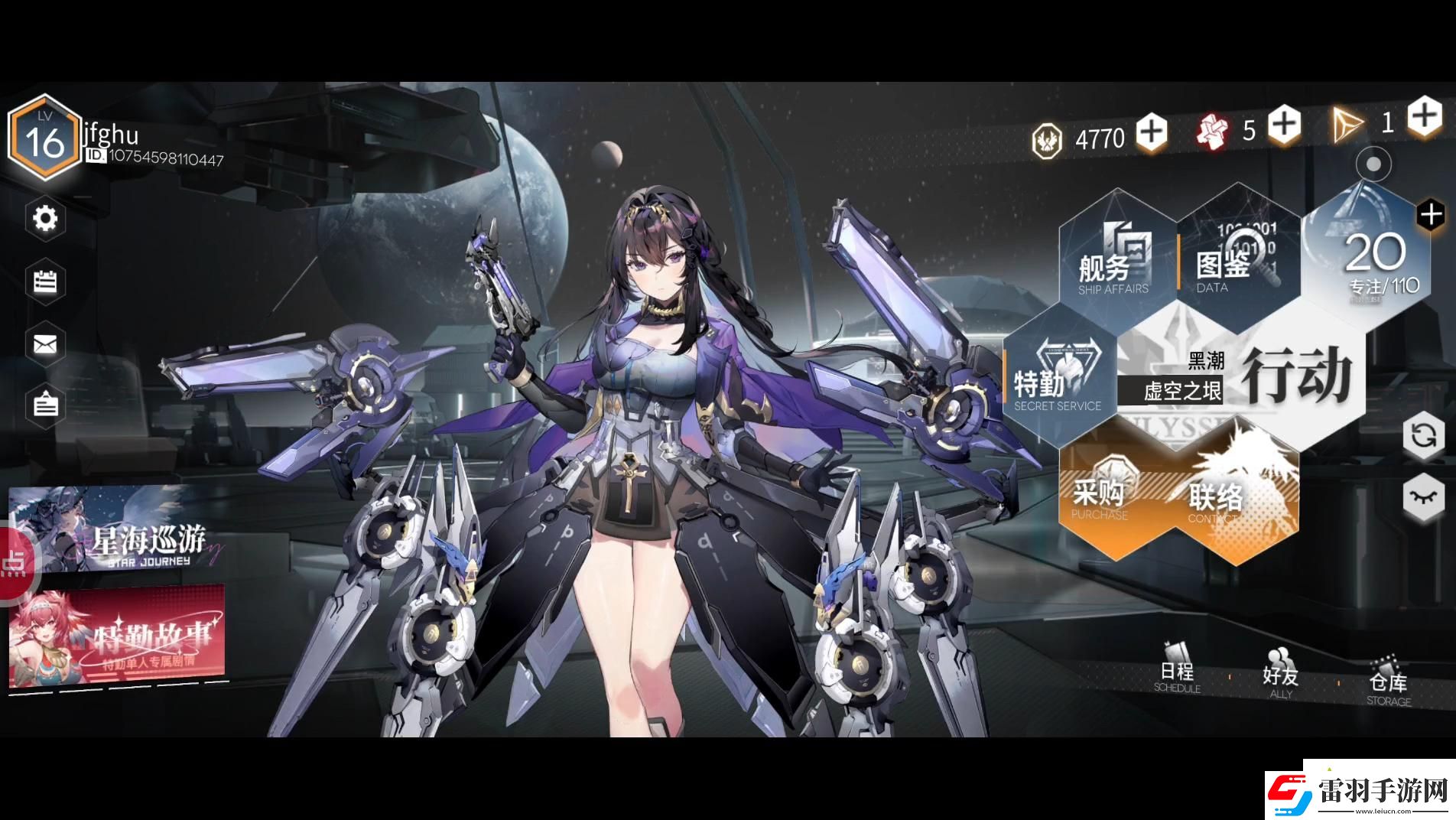Open the settings gear icon

[44, 219]
